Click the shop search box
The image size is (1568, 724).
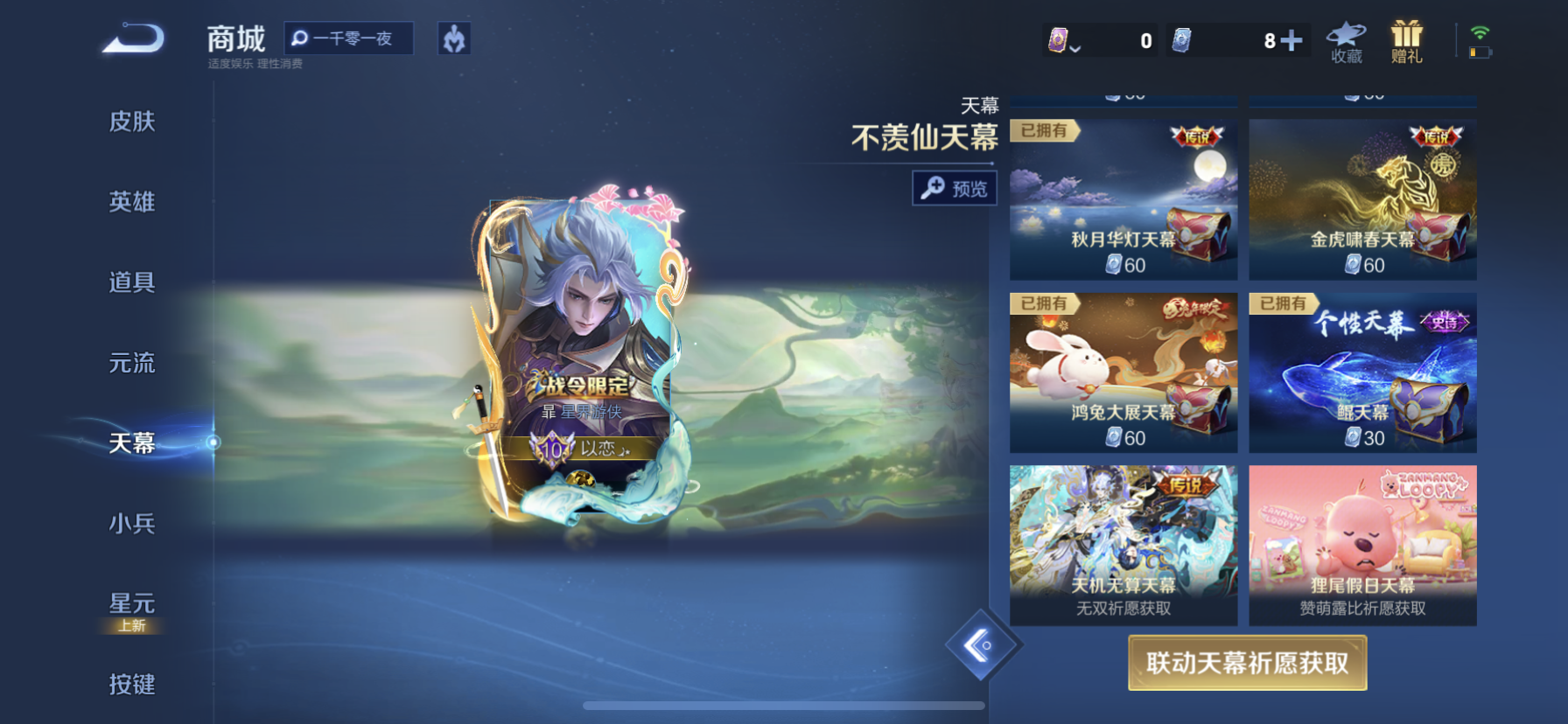click(x=350, y=38)
